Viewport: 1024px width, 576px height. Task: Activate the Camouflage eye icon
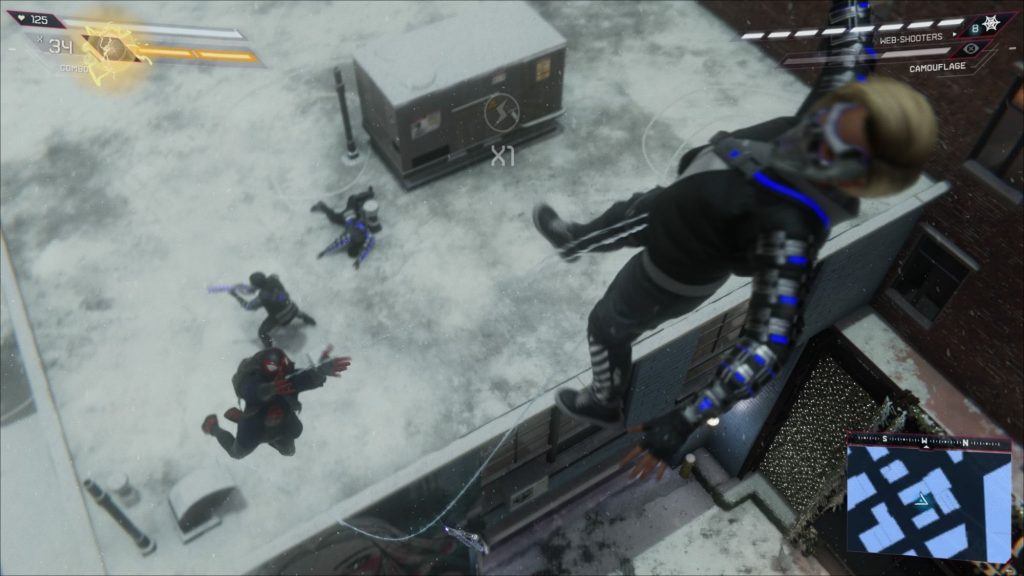(972, 48)
